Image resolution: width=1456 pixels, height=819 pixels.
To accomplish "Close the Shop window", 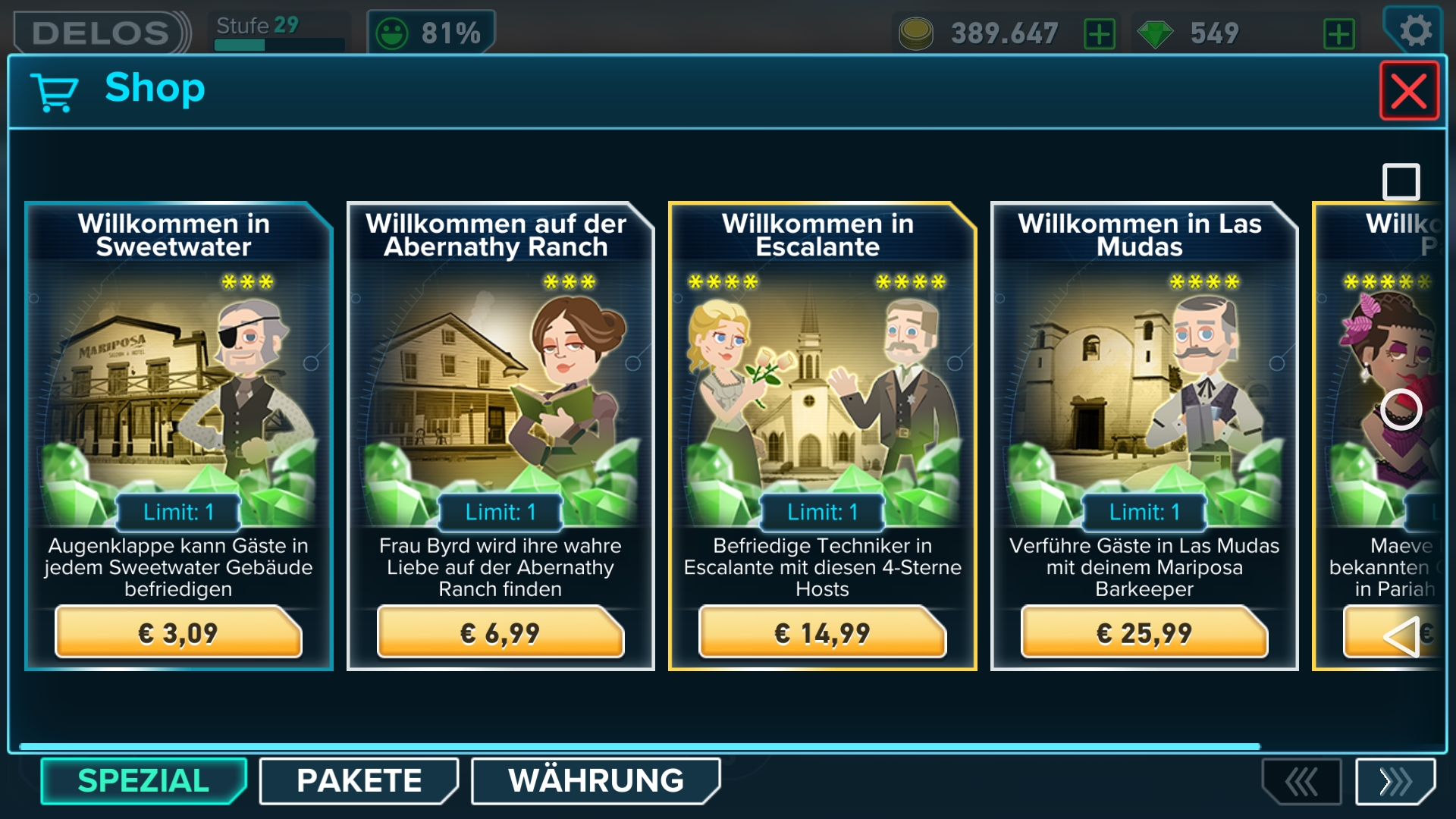I will click(1408, 91).
